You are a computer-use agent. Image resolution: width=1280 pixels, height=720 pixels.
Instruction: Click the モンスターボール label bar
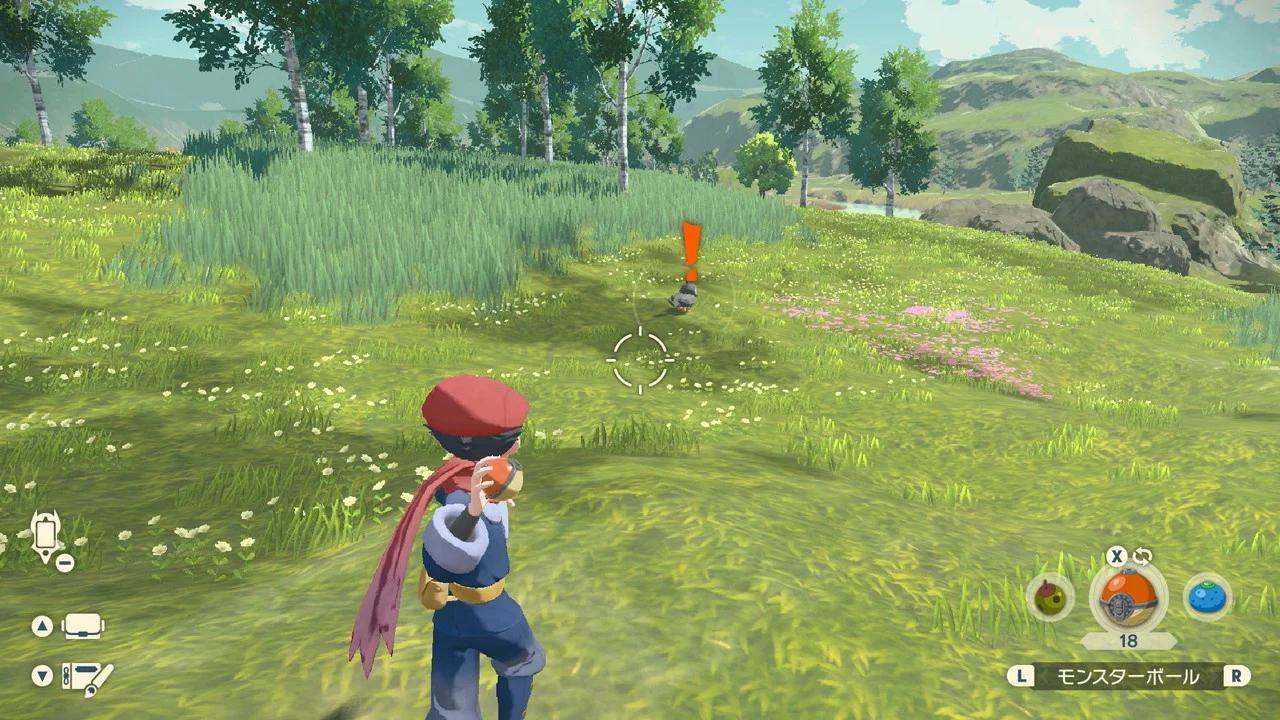(x=1131, y=676)
